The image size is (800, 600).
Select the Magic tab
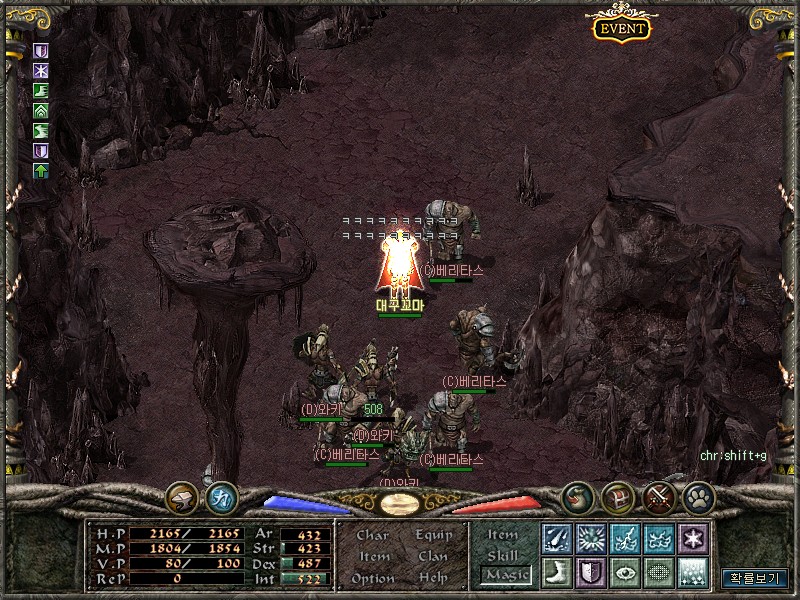(x=505, y=575)
